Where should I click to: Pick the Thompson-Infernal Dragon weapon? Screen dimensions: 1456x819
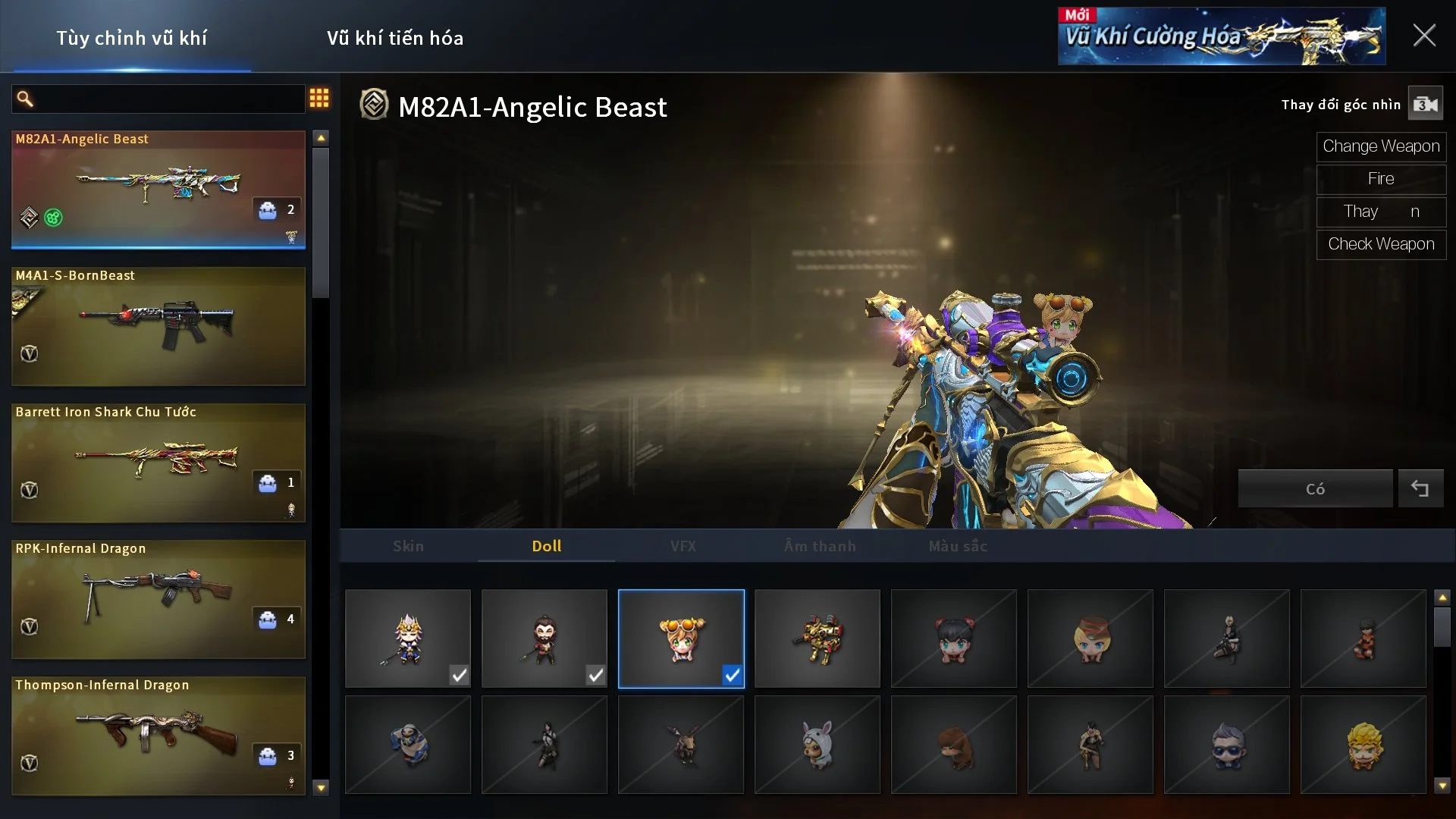tap(158, 736)
